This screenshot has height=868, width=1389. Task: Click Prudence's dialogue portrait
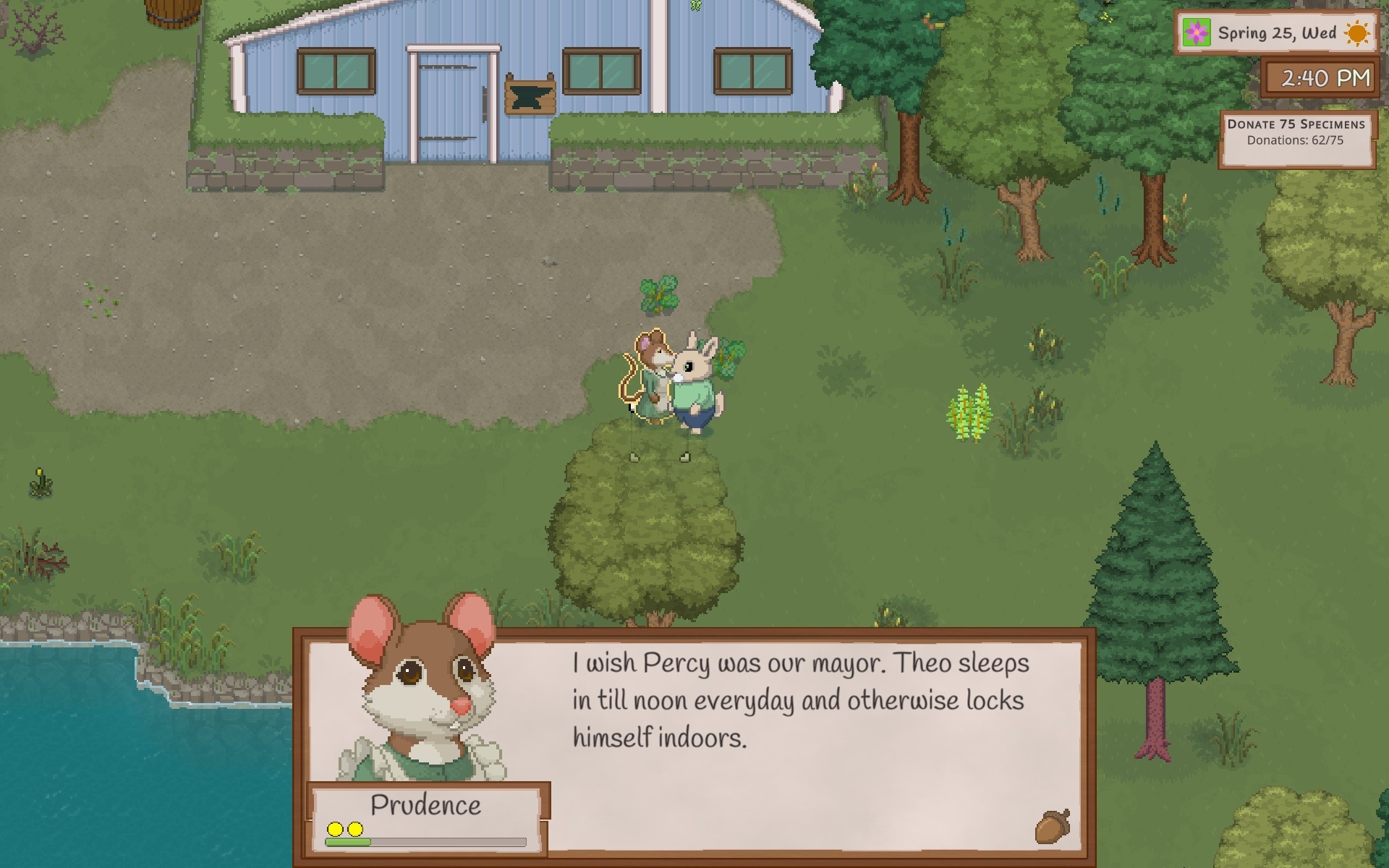[423, 689]
